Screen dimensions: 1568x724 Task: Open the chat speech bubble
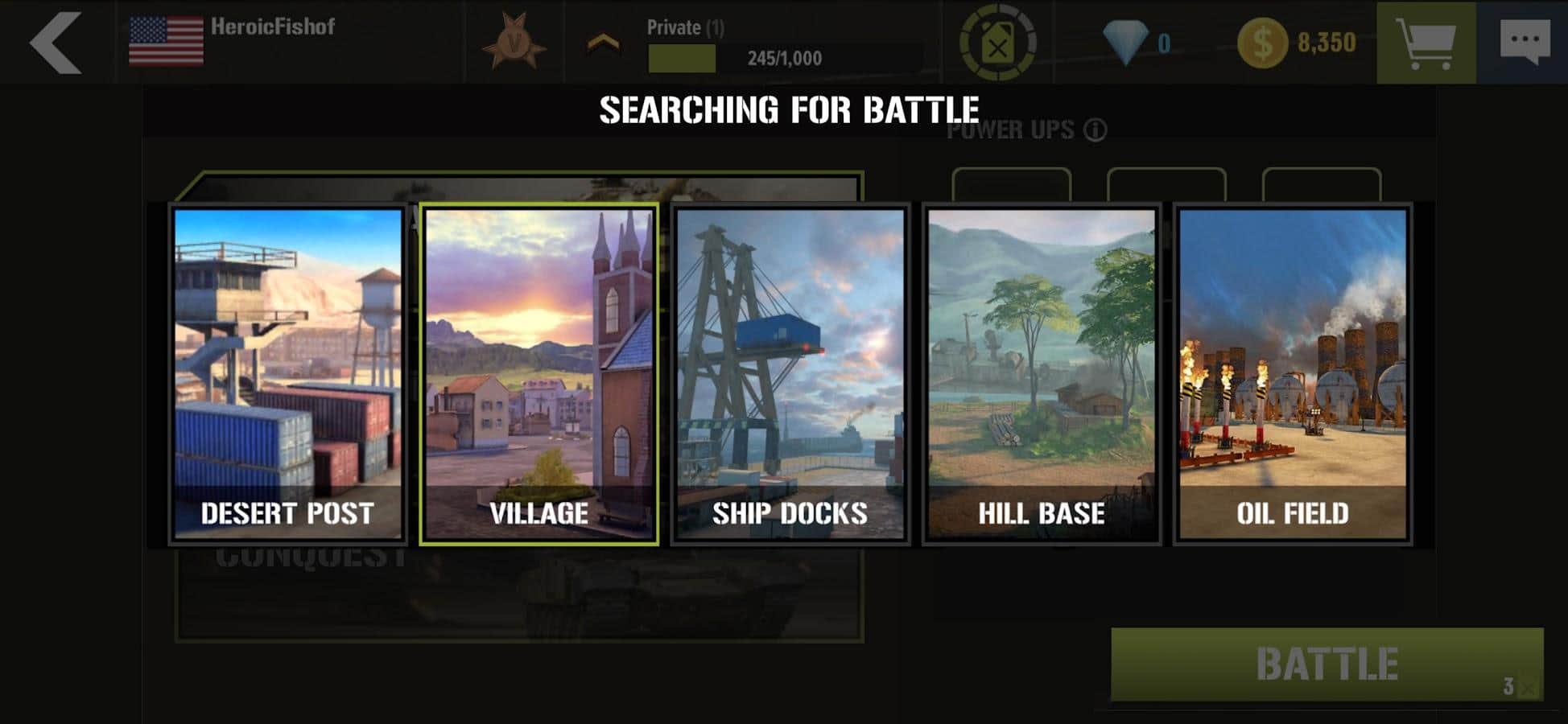1524,42
